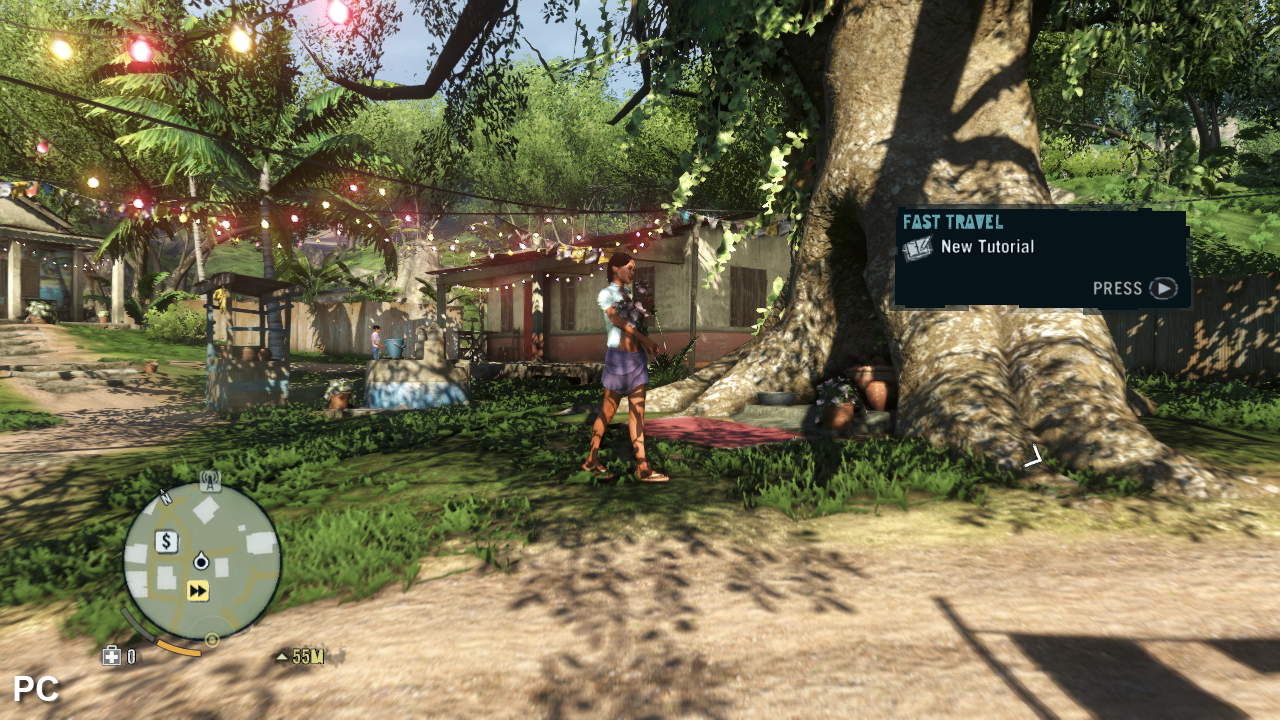
Task: Click the radio tower icon above minimap
Action: click(209, 480)
